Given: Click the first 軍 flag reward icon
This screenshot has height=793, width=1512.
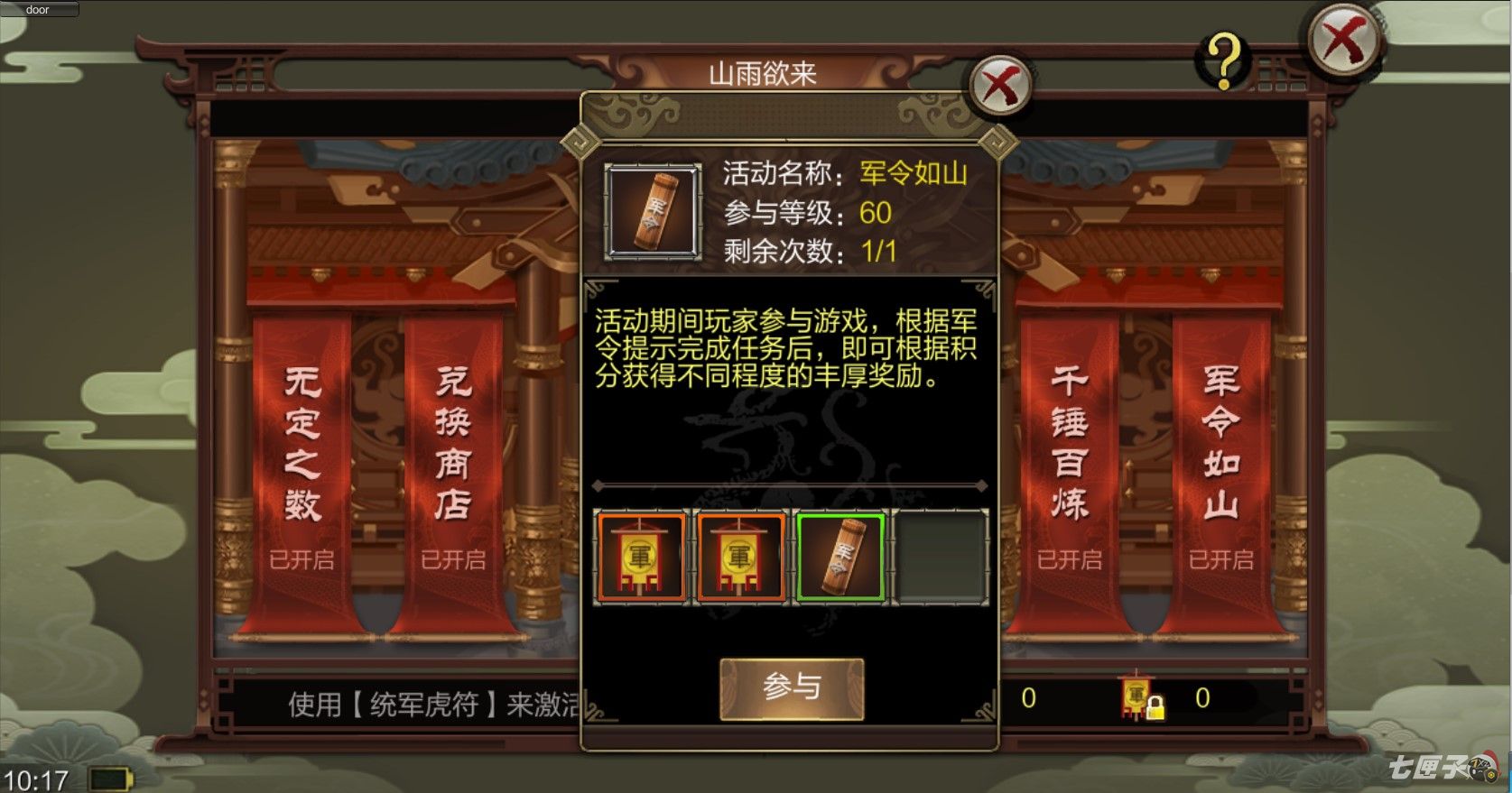Looking at the screenshot, I should point(642,556).
